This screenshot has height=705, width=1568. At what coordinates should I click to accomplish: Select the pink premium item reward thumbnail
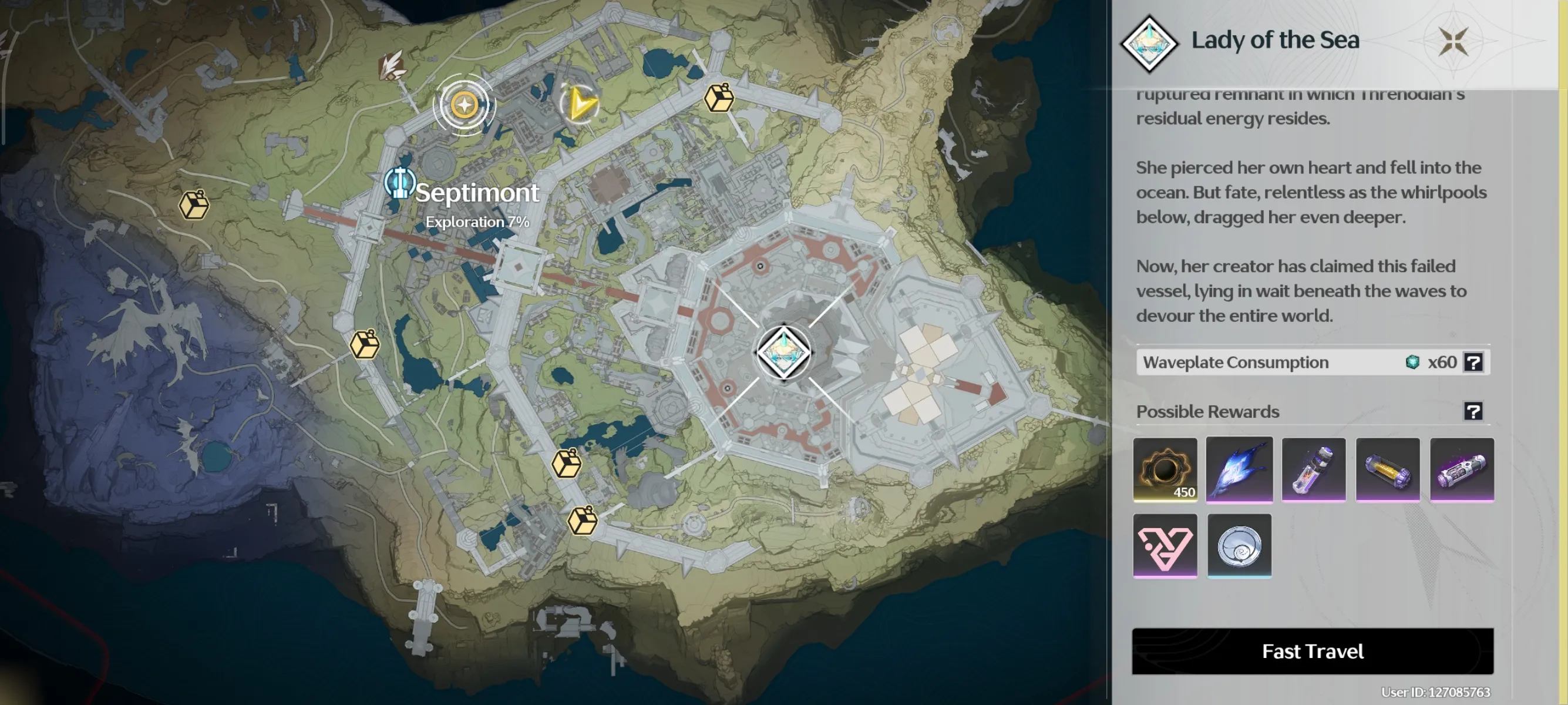point(1165,546)
